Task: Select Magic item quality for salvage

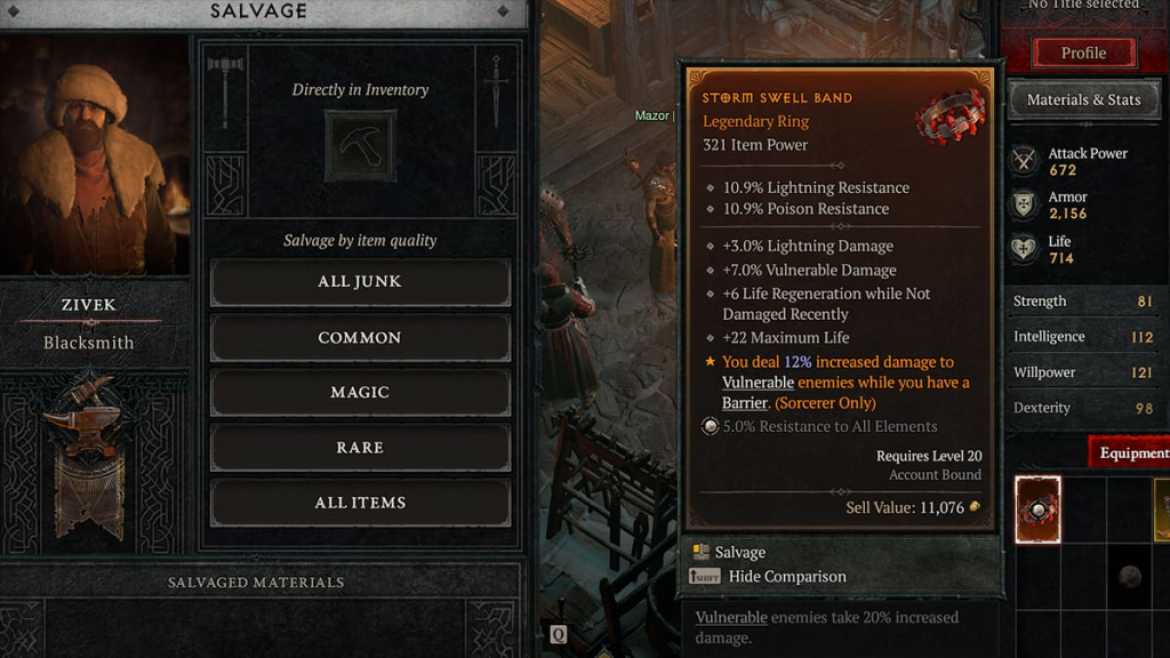Action: coord(360,393)
